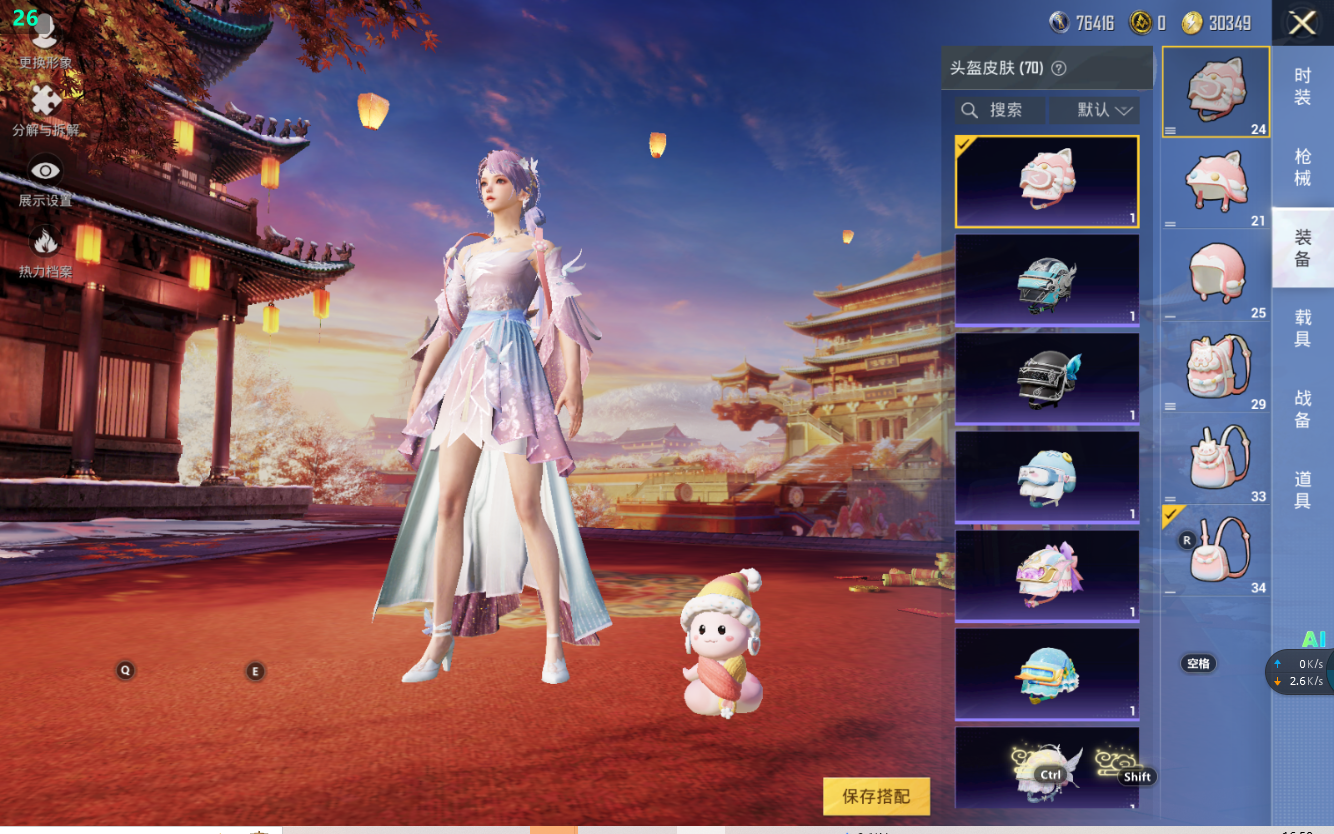Click the help icon beside 头盔皮肤
This screenshot has width=1334, height=834.
(x=1059, y=69)
